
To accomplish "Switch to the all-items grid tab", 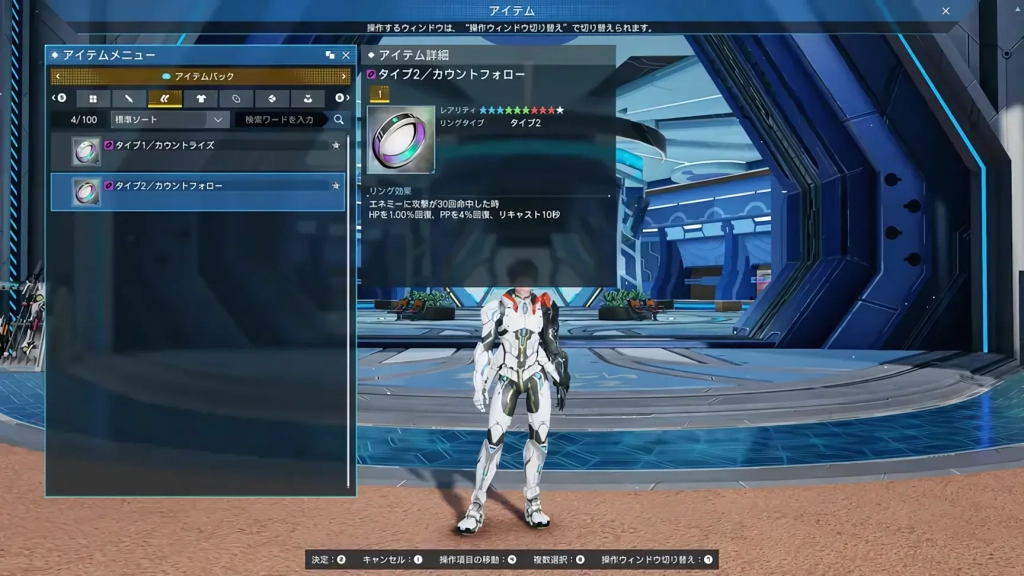I will coord(93,98).
